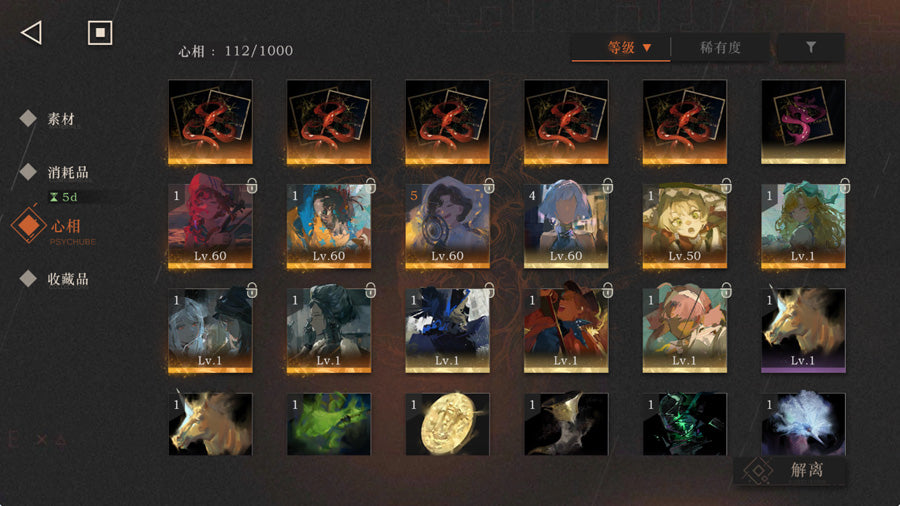Select the Lv.50 blonde girl psychube
Viewport: 900px width, 506px height.
point(684,226)
